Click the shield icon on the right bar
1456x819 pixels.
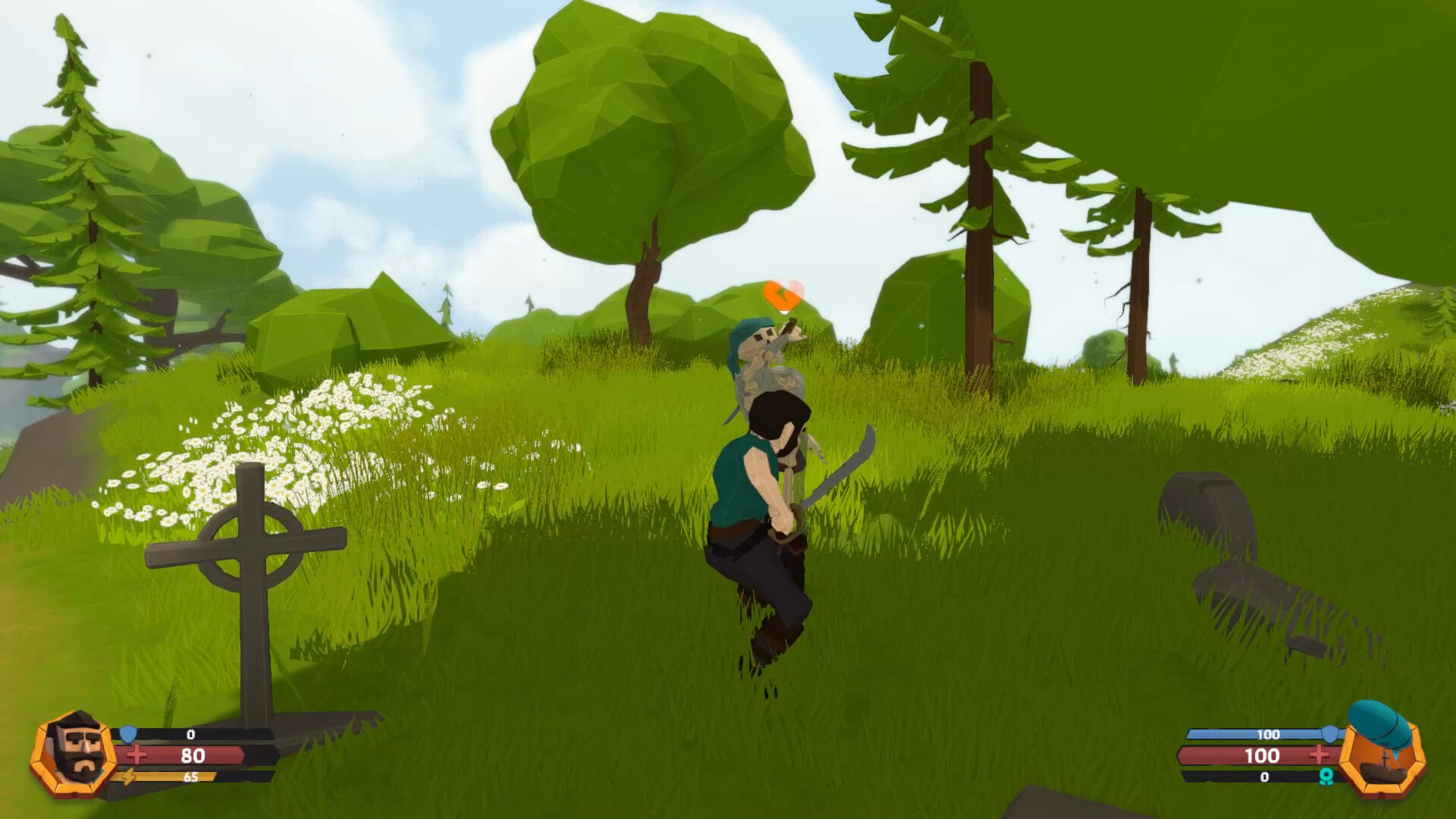1331,734
